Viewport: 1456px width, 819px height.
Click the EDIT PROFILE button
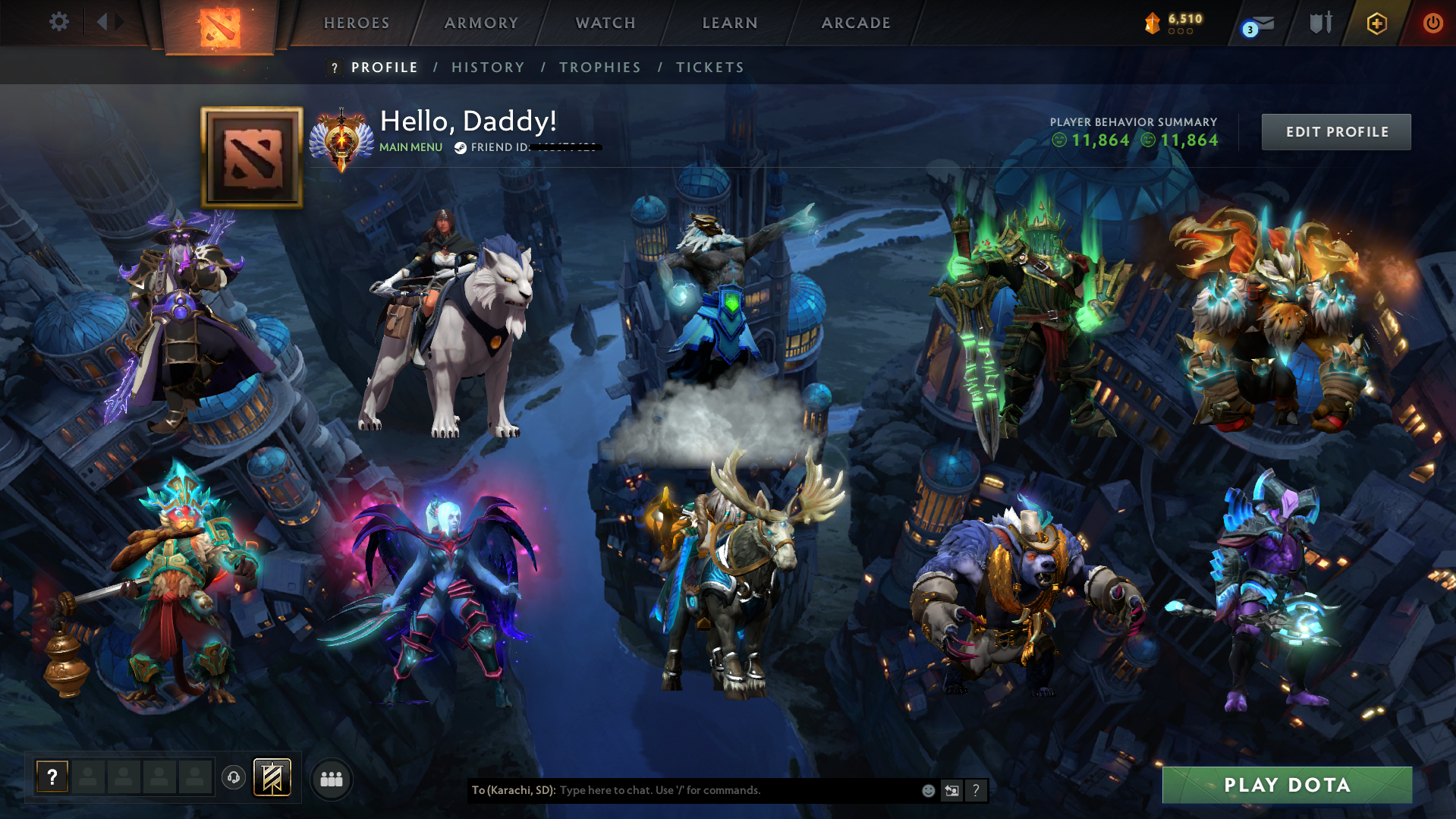[1336, 131]
